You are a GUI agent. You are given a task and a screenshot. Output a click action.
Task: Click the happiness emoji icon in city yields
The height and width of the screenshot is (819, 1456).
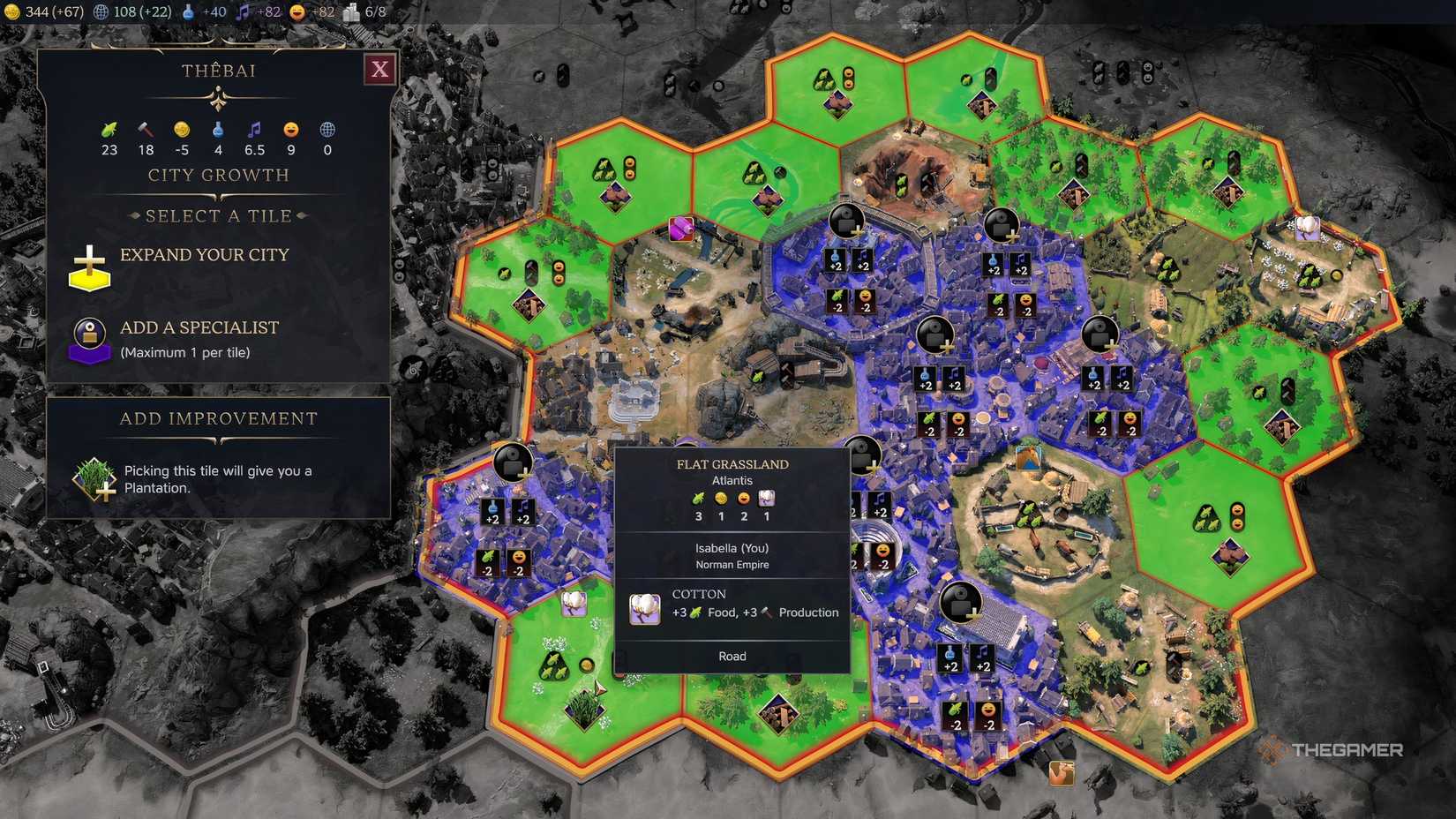(290, 131)
